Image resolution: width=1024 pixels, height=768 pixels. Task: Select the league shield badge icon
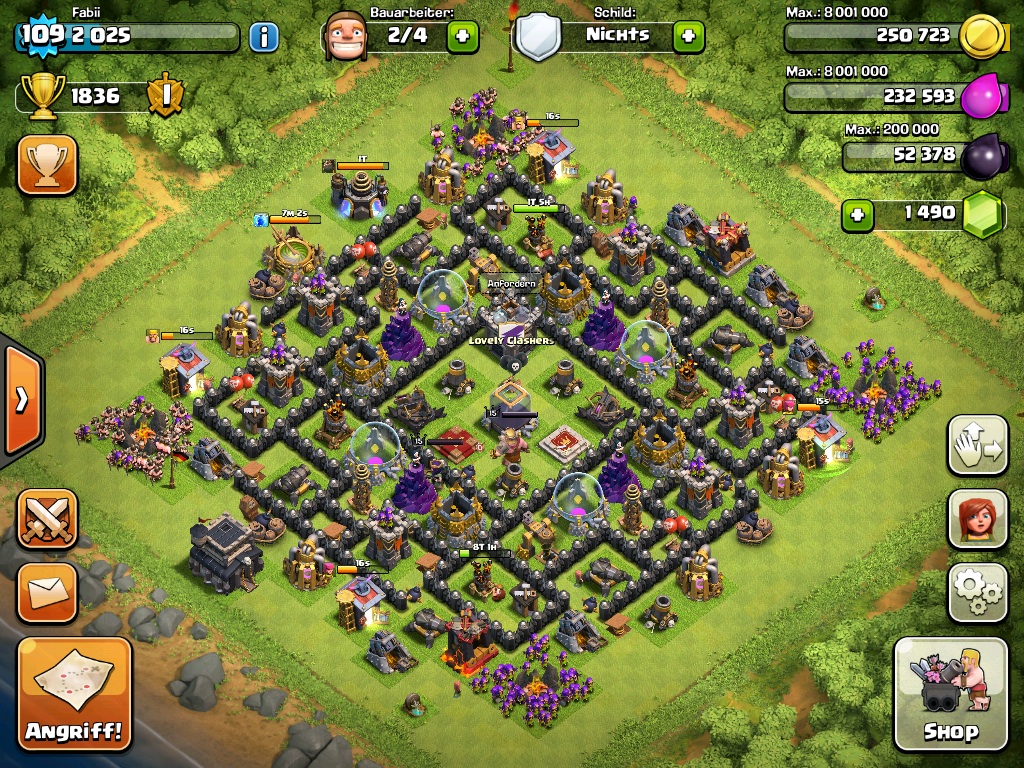click(164, 96)
